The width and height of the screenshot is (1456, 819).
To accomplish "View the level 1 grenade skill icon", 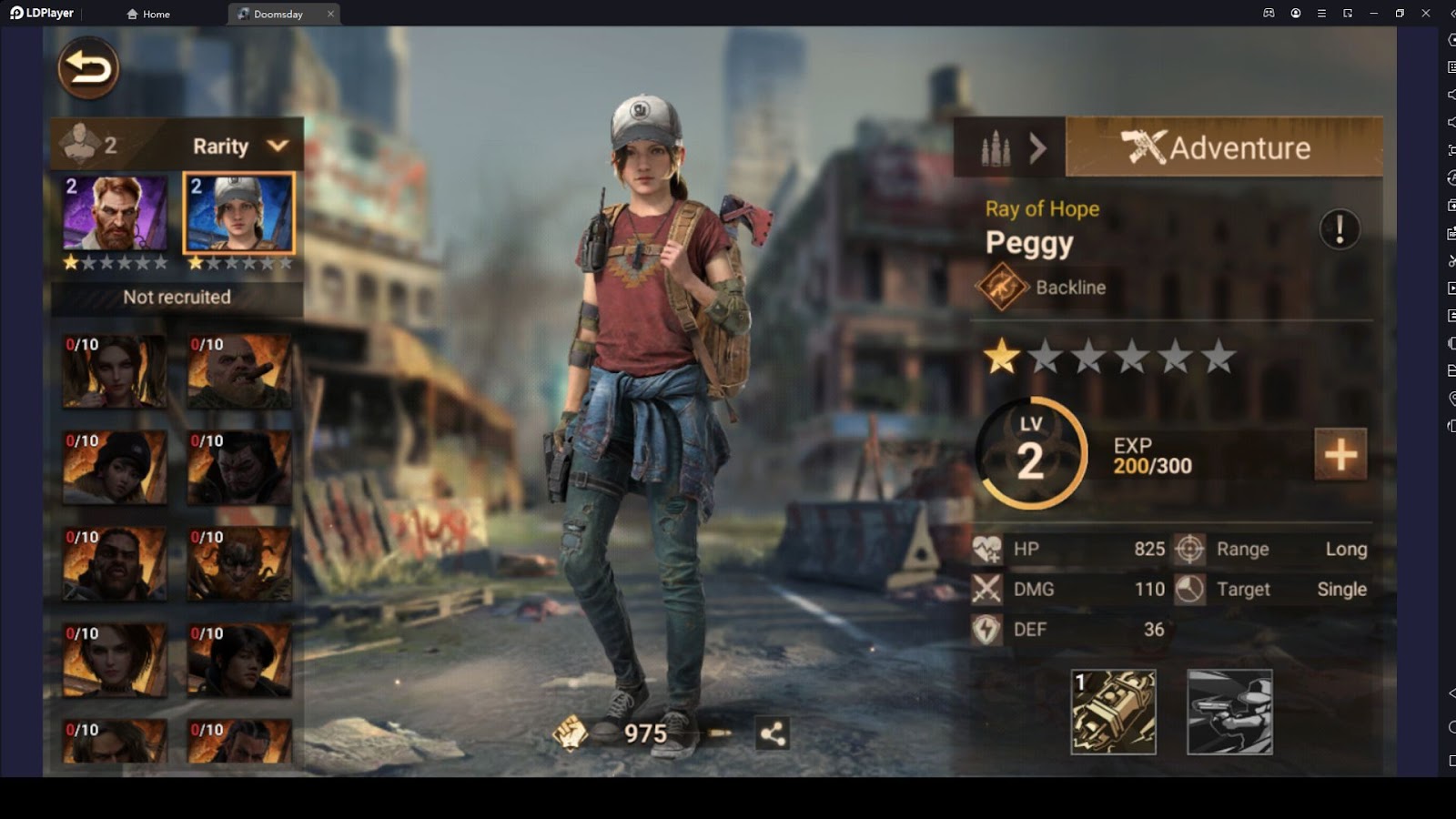I will coord(1114,713).
